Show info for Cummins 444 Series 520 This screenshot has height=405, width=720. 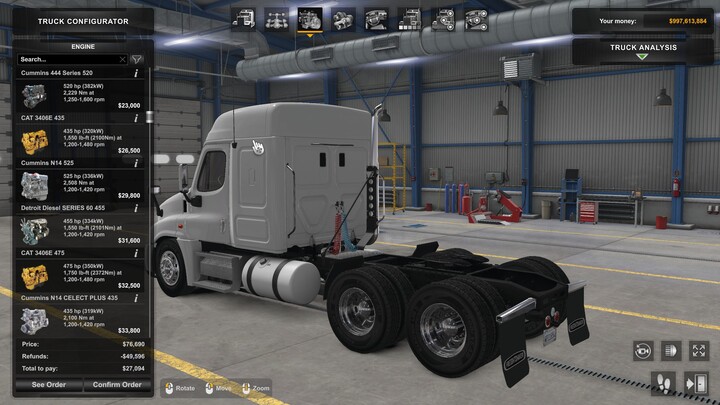point(137,73)
